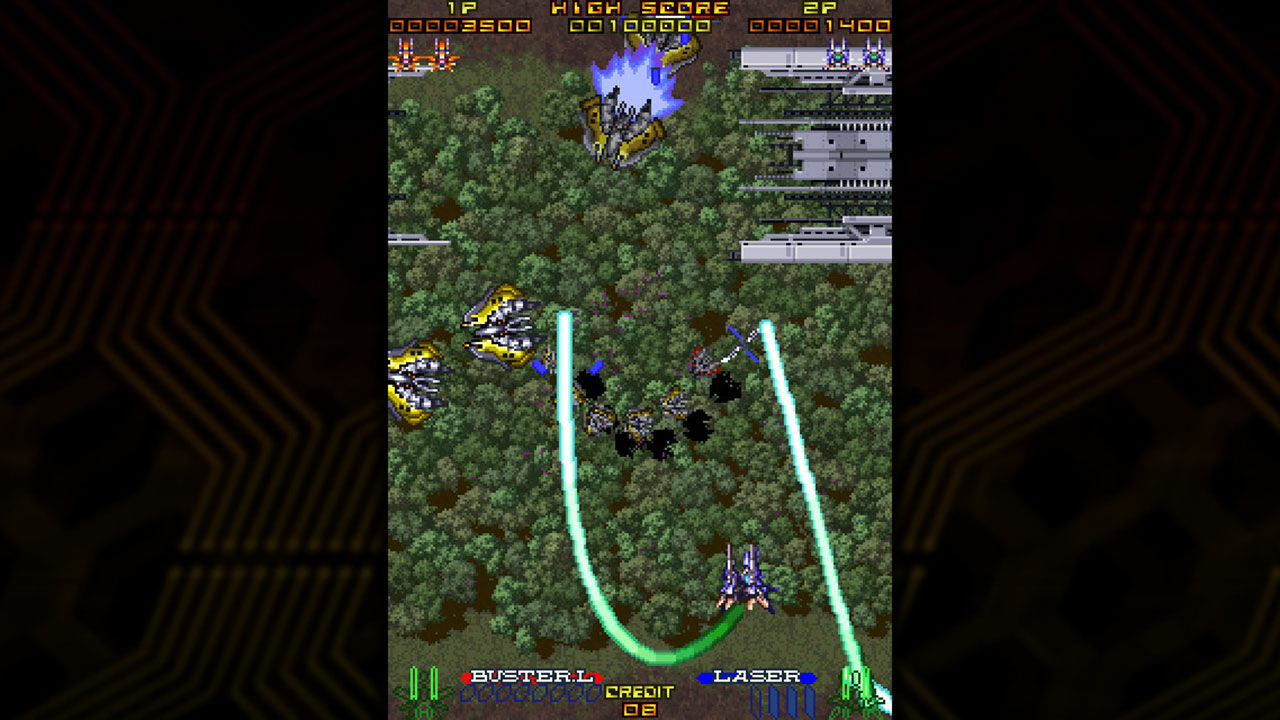Expand the right blue LASER arrow marker
Viewport: 1280px width, 720px height.
[810, 677]
